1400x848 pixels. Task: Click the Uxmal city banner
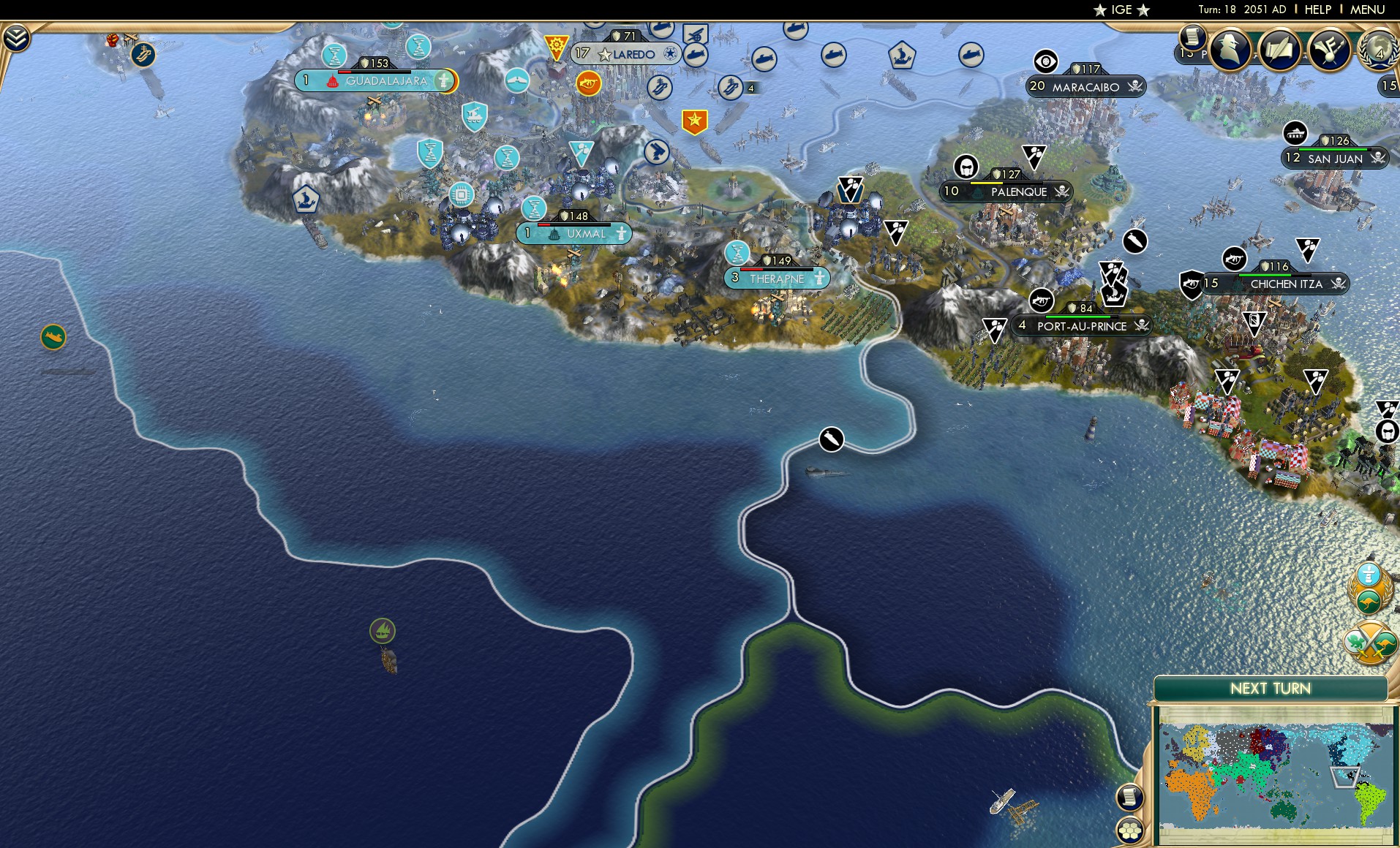(574, 234)
